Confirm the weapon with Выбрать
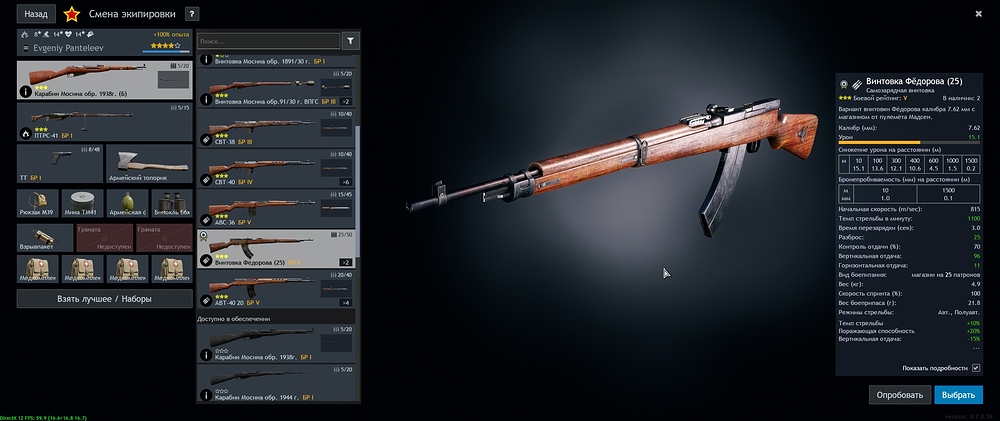Viewport: 1000px width, 421px height. pos(959,395)
